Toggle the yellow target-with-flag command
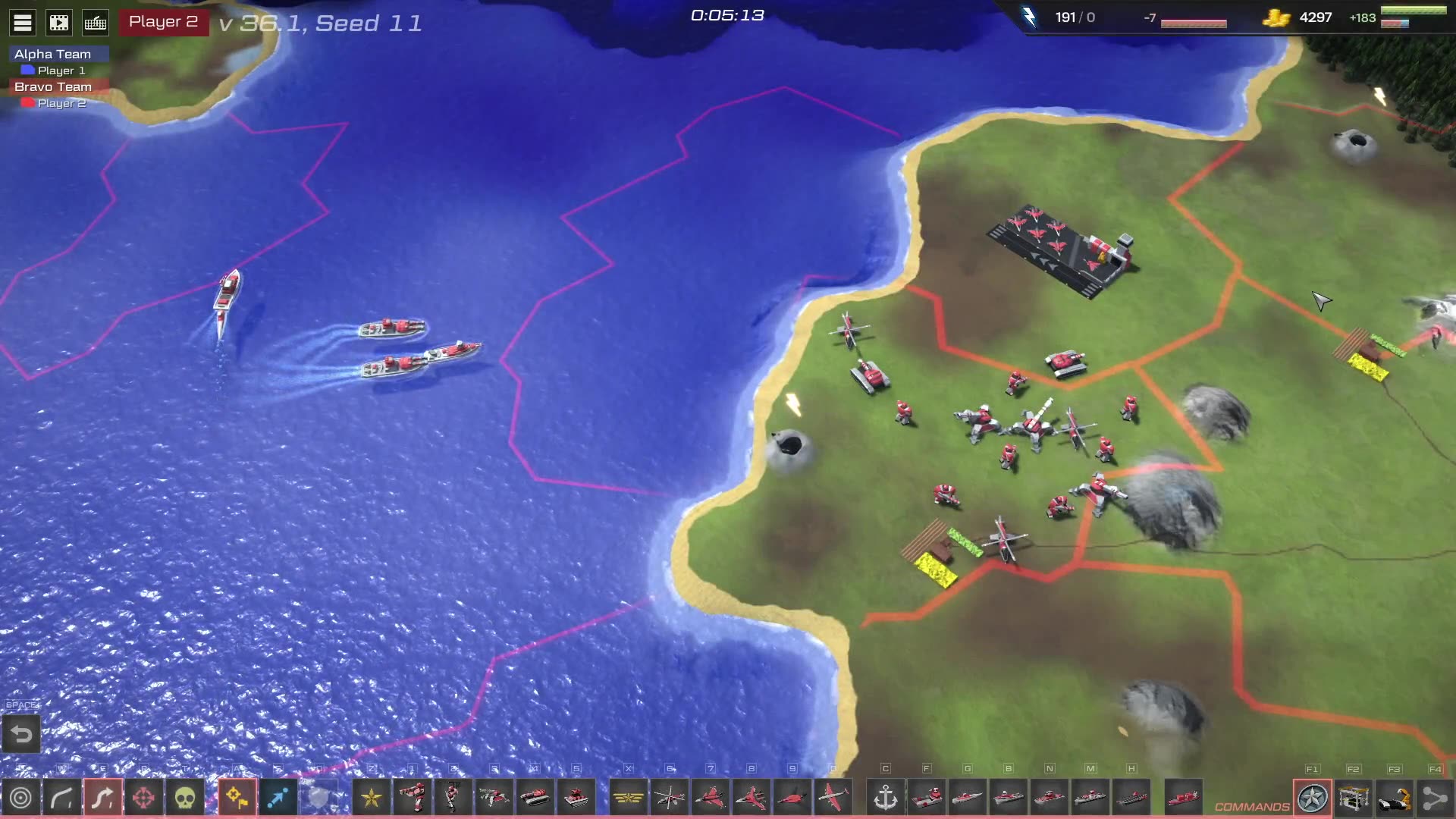1456x819 pixels. point(237,798)
